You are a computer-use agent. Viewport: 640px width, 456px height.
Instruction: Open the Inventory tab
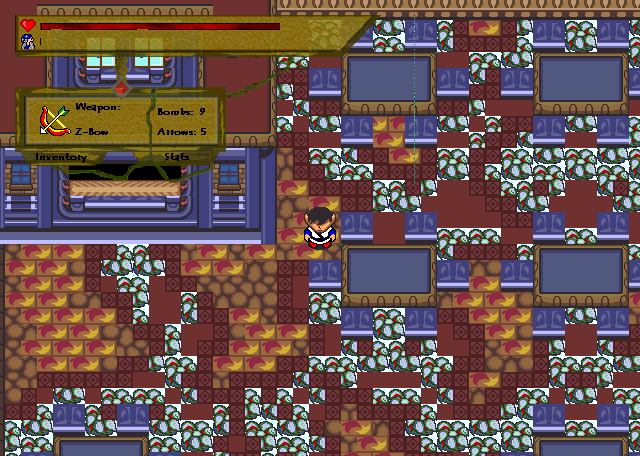pos(60,157)
